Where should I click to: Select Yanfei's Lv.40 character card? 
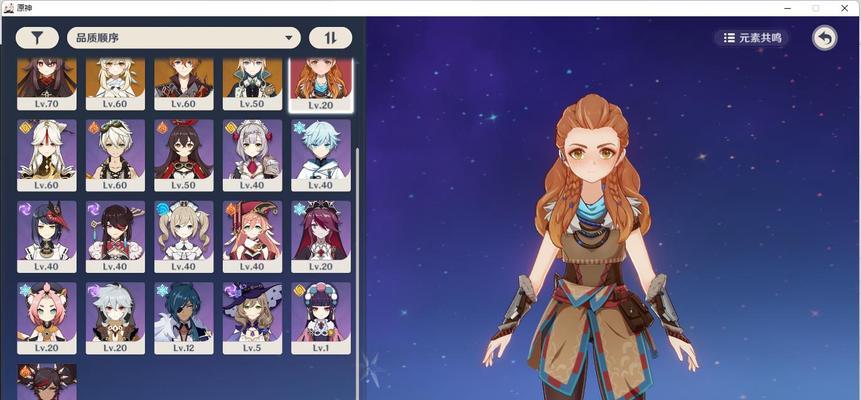[252, 236]
